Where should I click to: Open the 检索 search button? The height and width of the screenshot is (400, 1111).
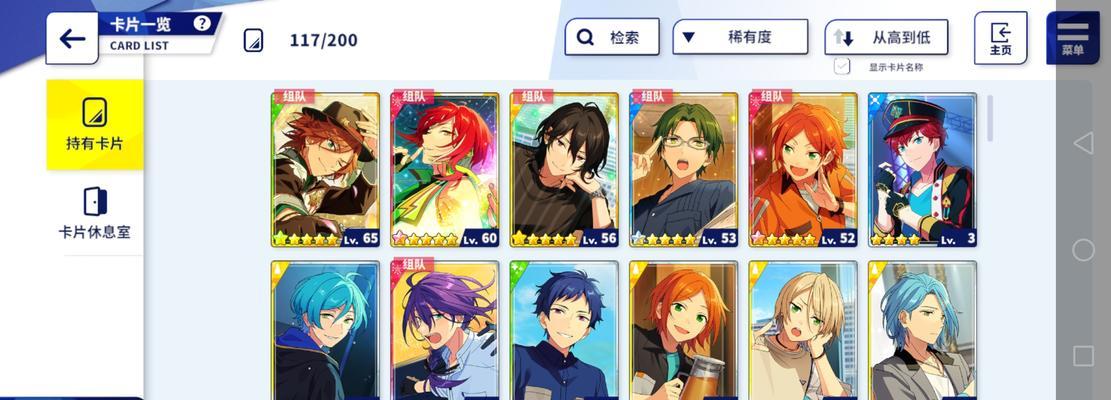pos(612,37)
